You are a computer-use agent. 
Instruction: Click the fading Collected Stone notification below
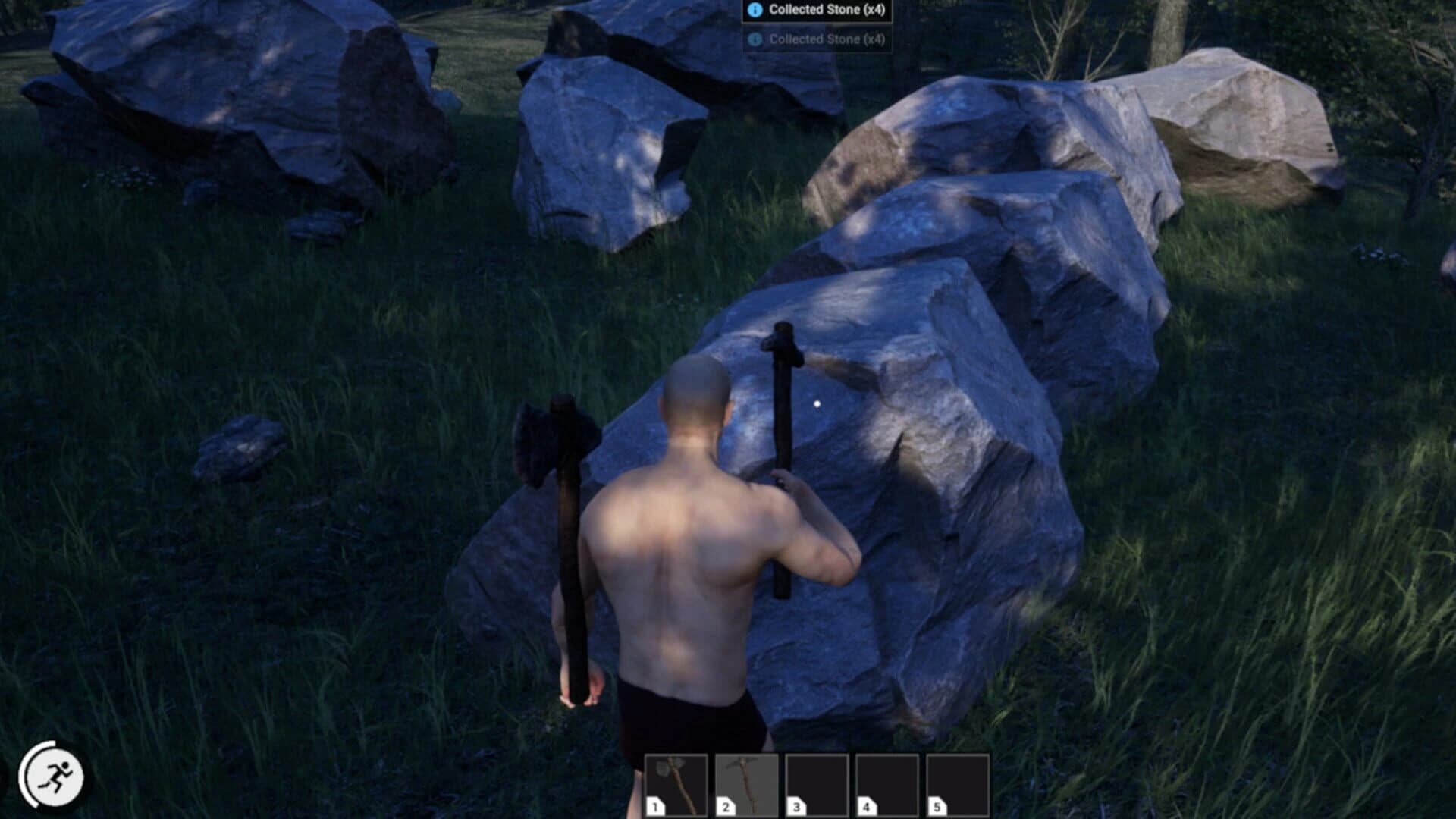tap(827, 39)
